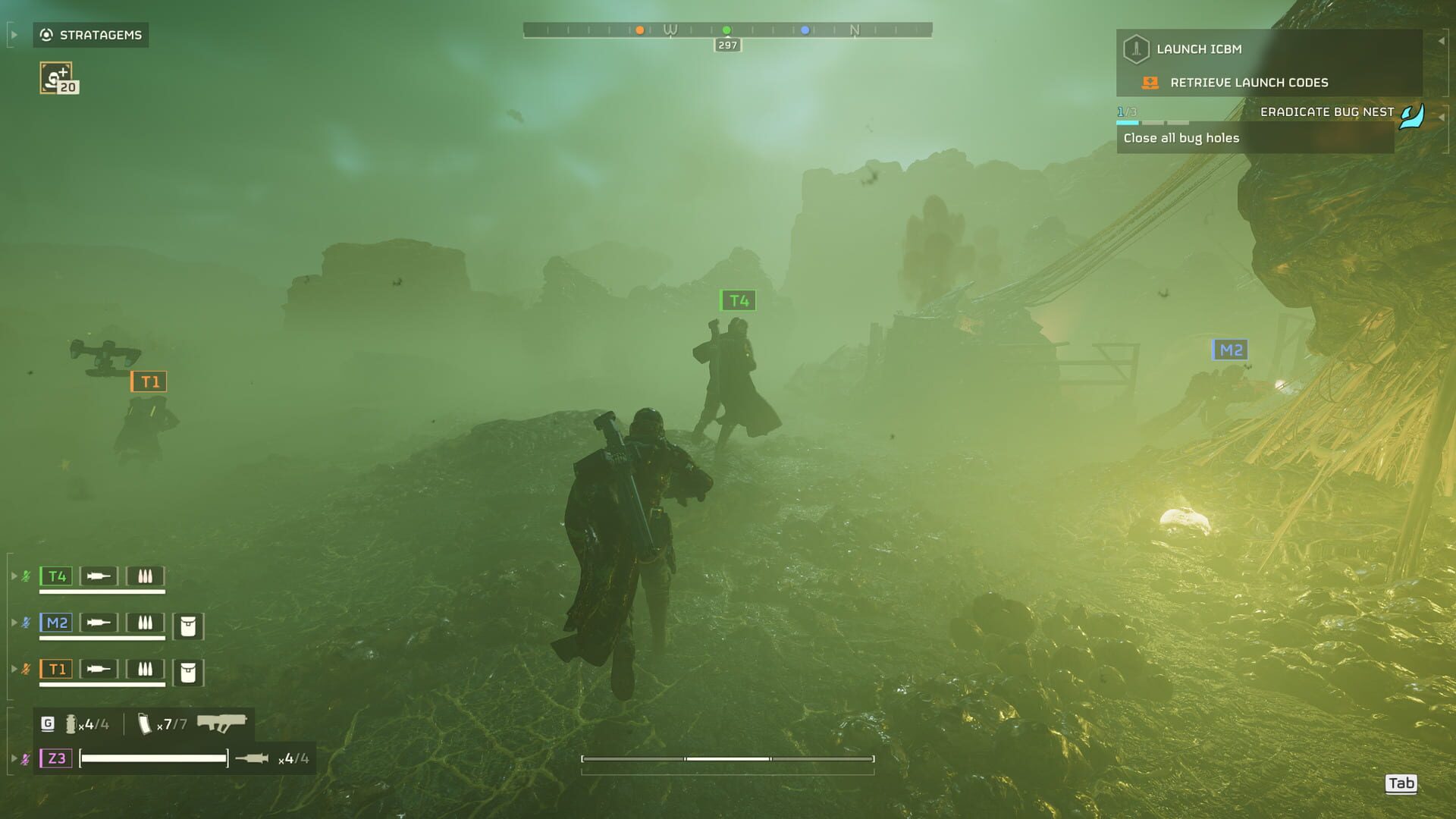This screenshot has height=819, width=1456.
Task: Click the Launch ICBM rocket hexagon icon
Action: 1136,49
